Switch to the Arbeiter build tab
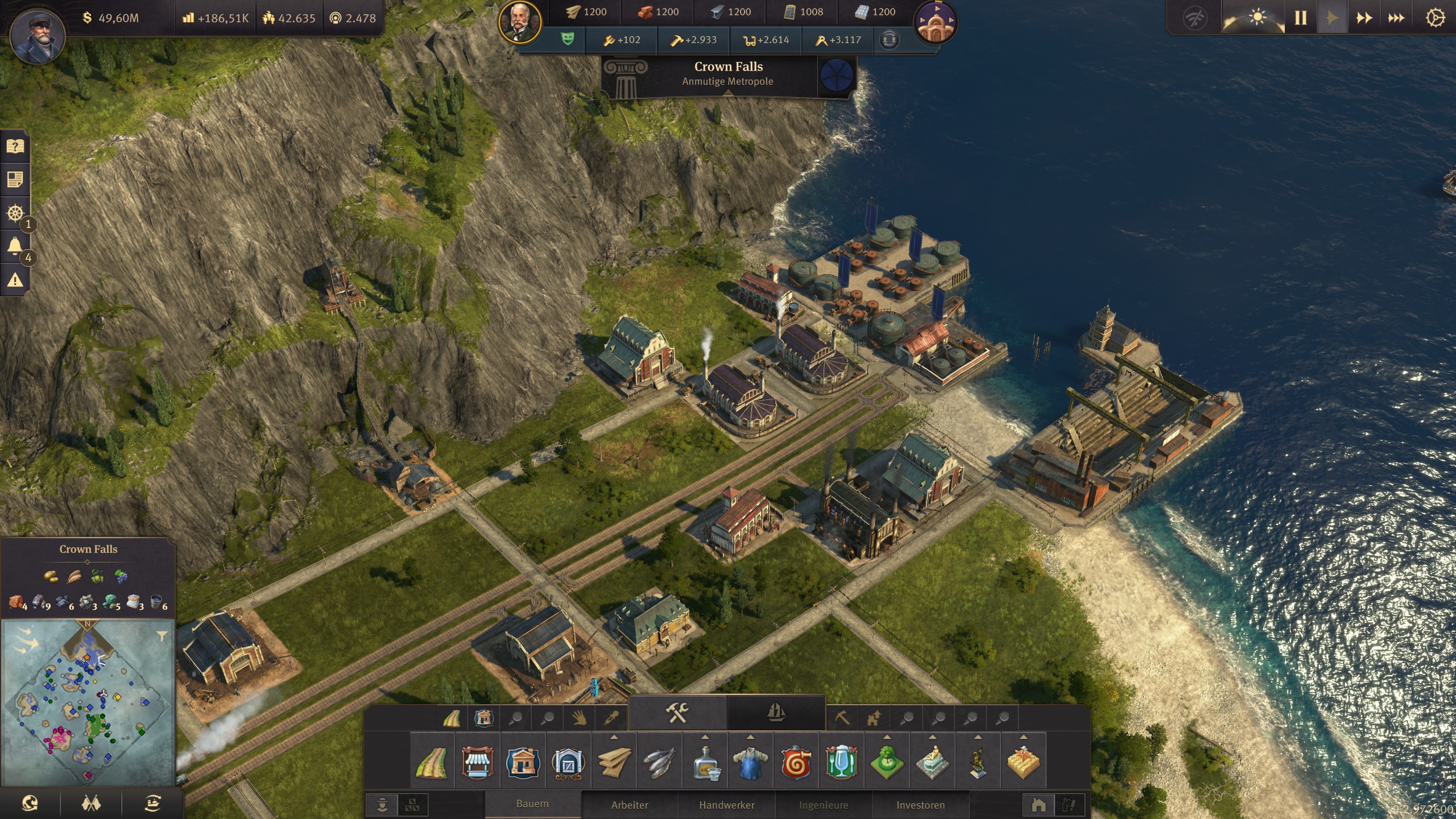This screenshot has width=1456, height=819. pyautogui.click(x=630, y=805)
